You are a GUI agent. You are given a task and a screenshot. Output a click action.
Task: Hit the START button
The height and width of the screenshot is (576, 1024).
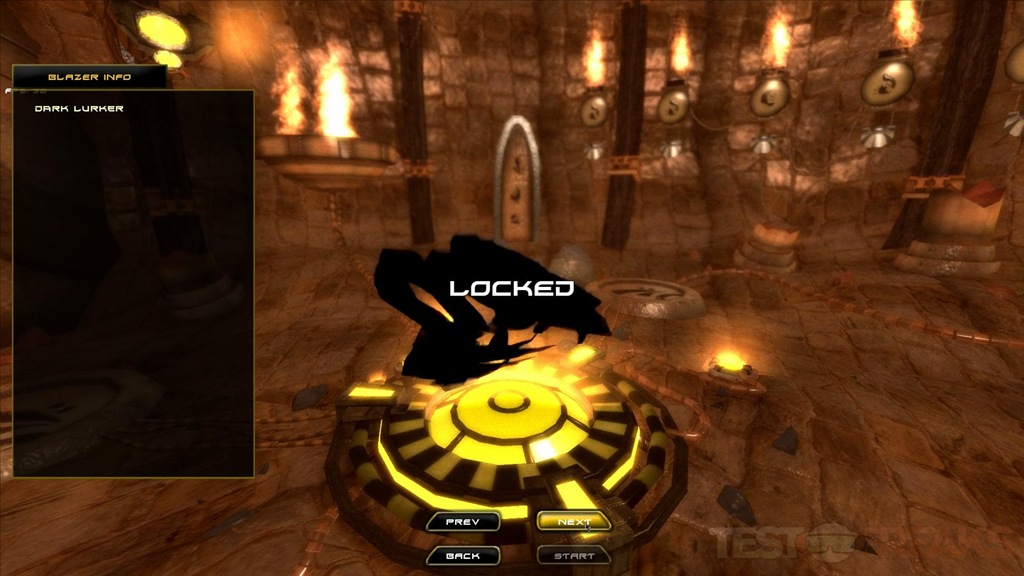(x=574, y=556)
